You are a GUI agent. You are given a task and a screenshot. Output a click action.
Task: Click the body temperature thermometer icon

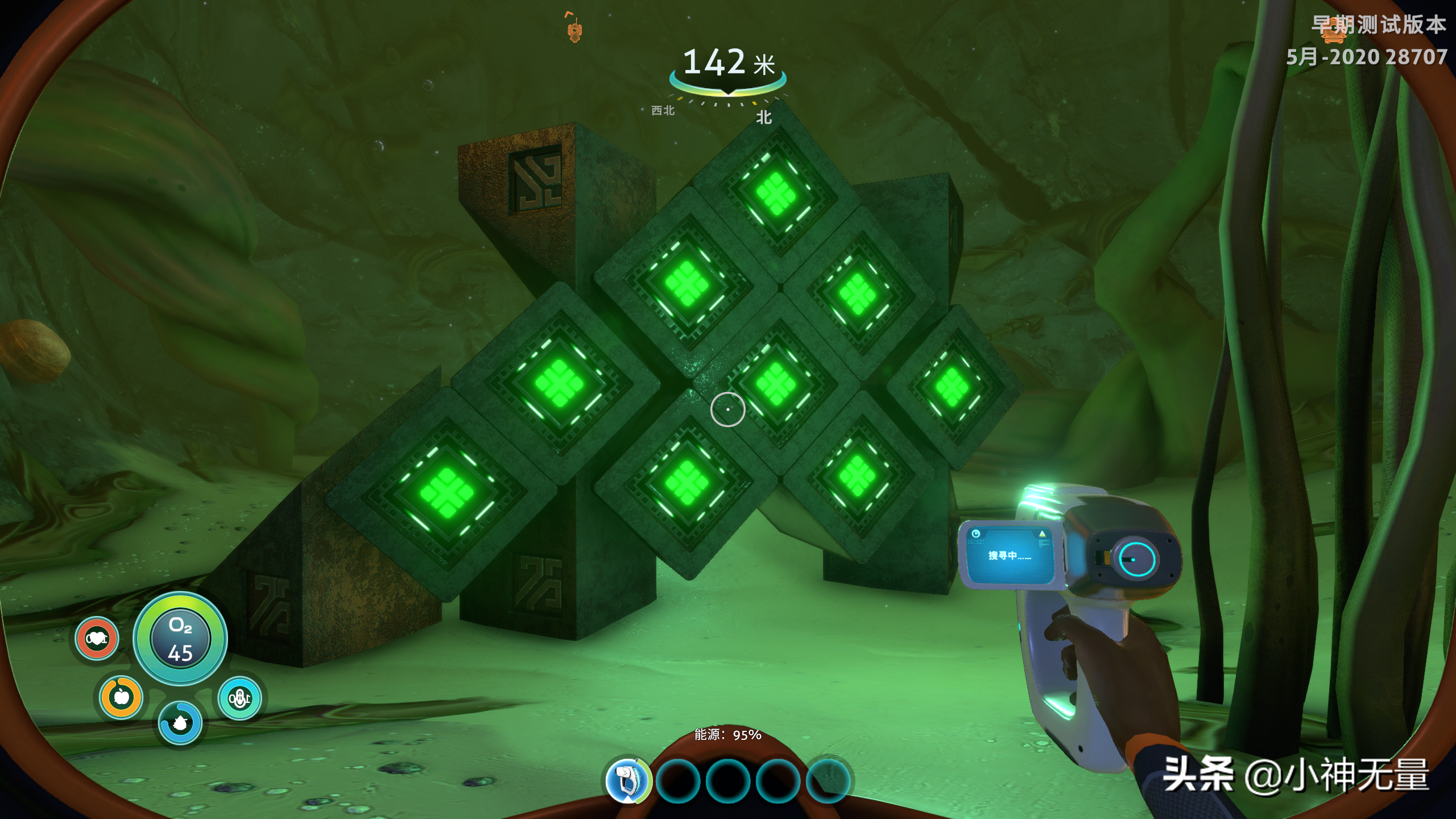(239, 698)
